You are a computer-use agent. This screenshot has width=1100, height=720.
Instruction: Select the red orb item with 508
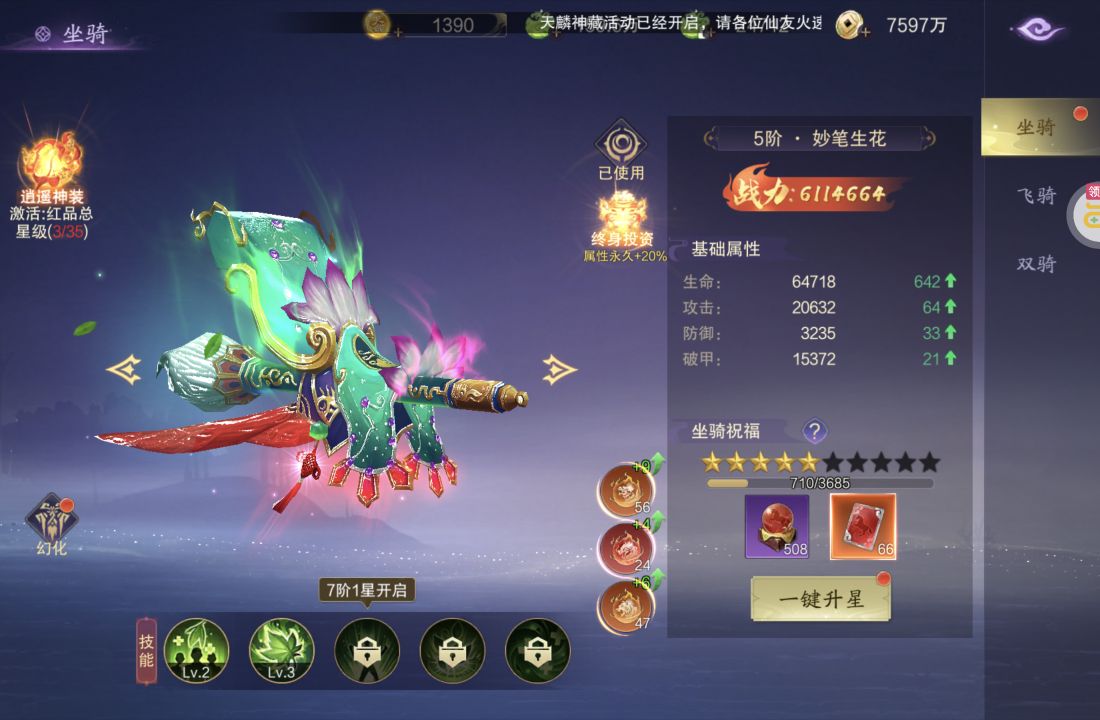pyautogui.click(x=777, y=526)
